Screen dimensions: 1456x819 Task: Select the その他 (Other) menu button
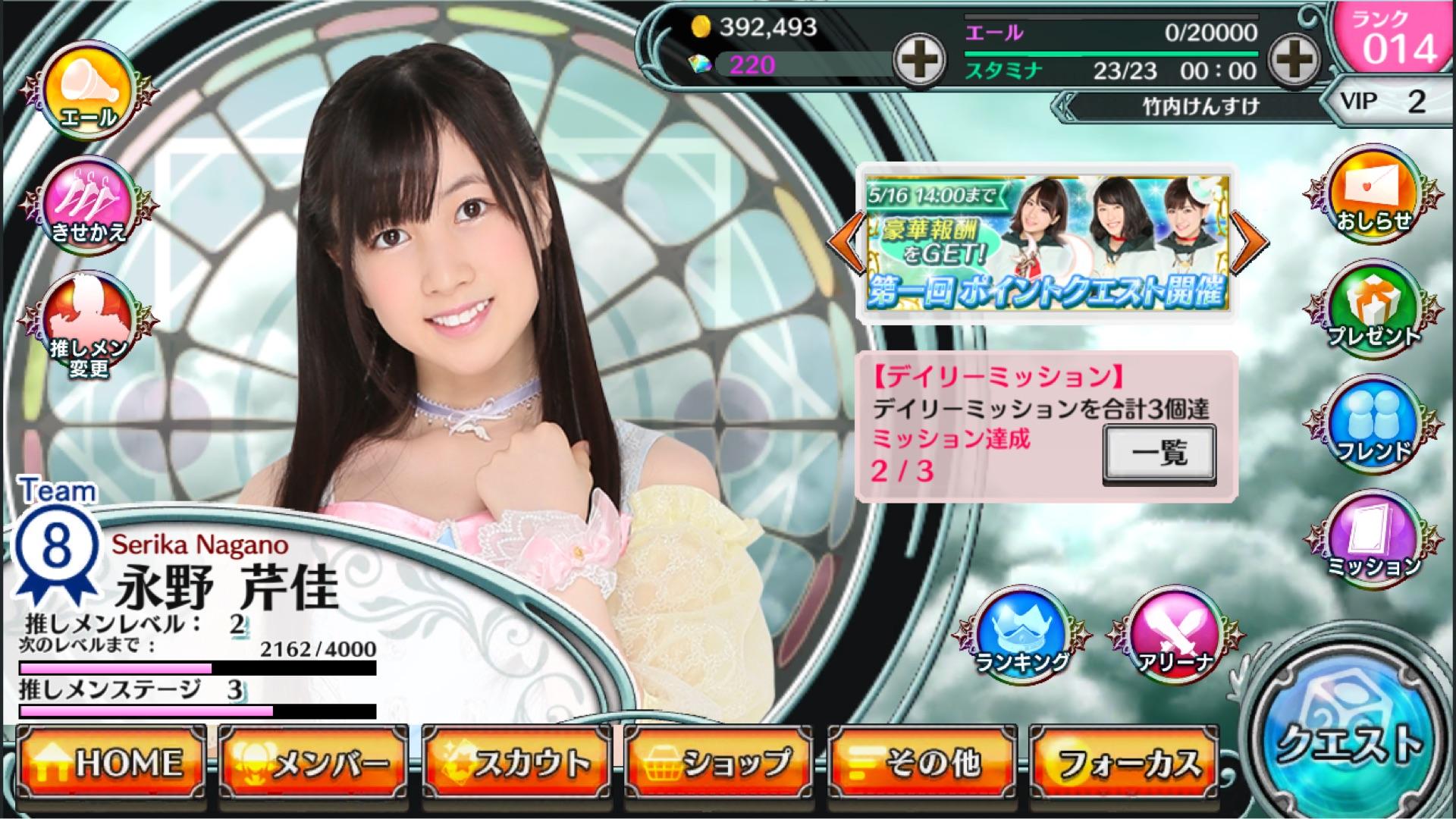tap(922, 764)
